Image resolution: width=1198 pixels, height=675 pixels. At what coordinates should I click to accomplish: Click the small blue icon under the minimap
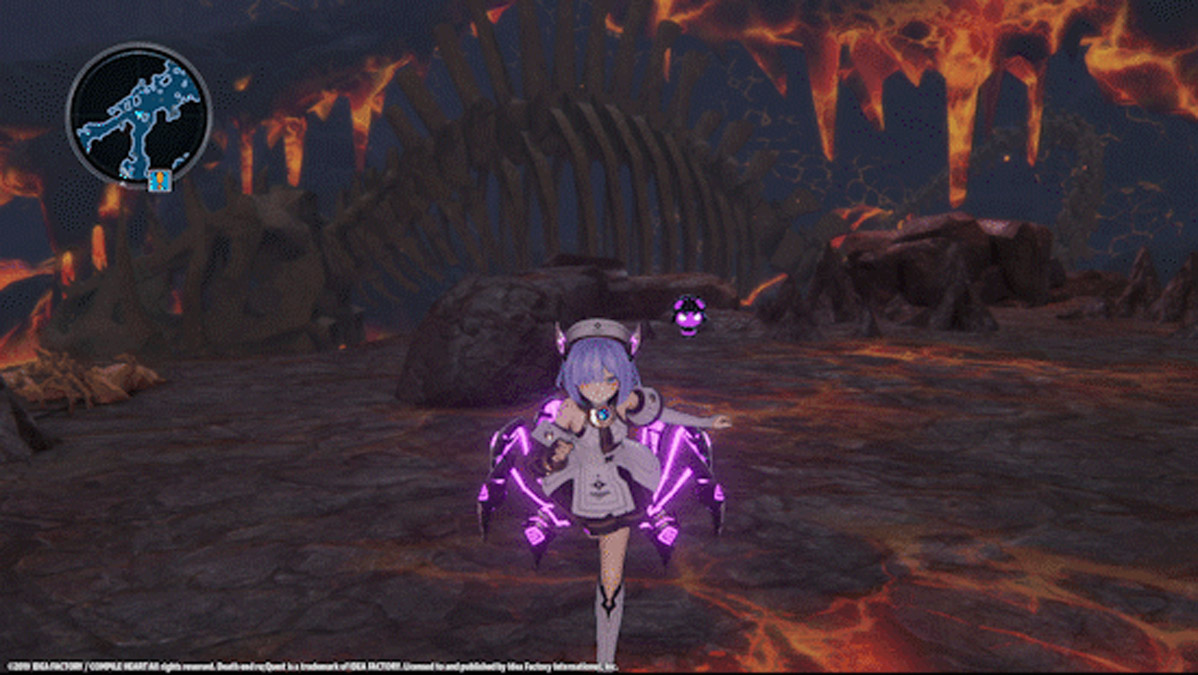click(157, 181)
